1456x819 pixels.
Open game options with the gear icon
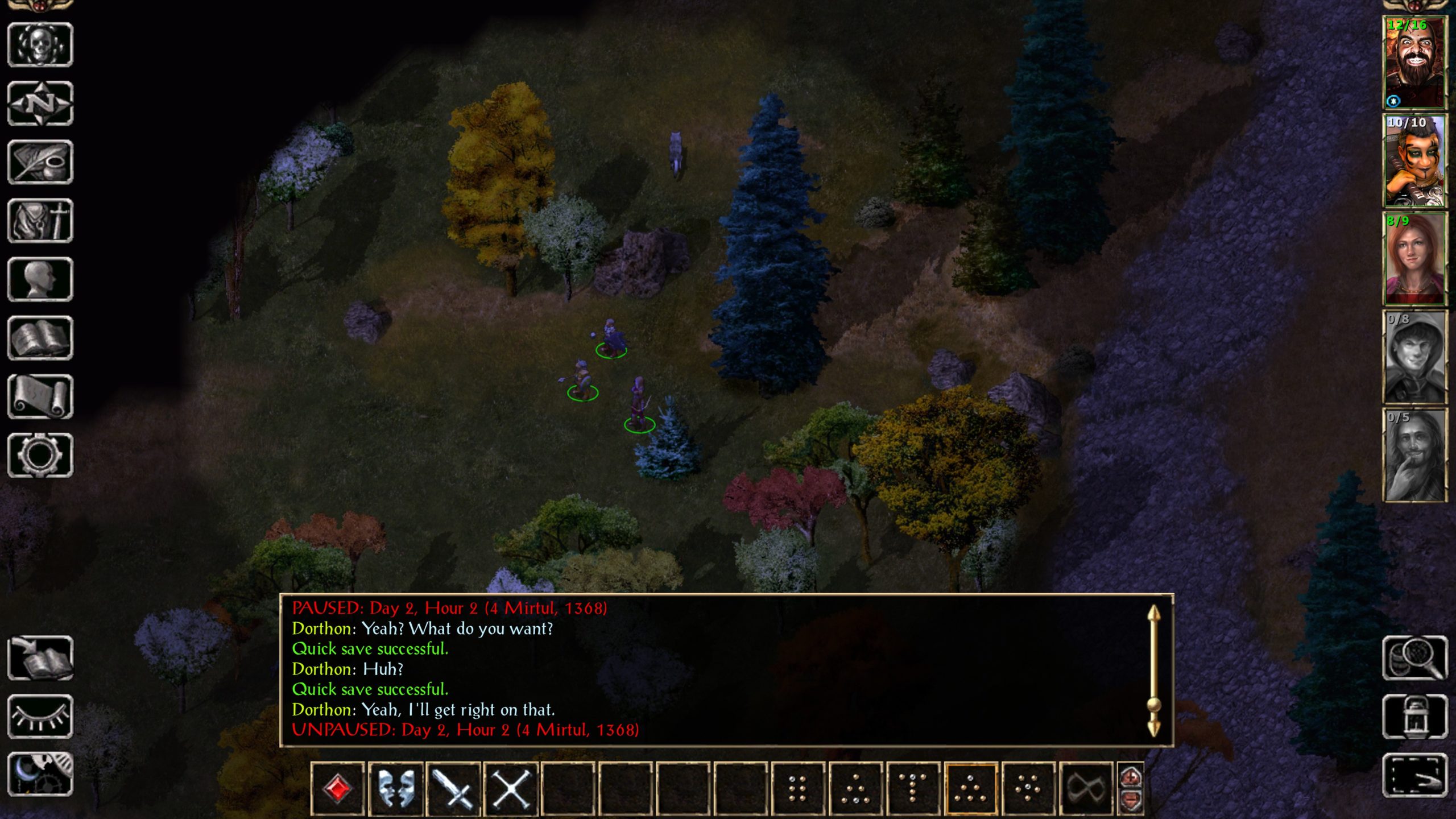(x=40, y=455)
